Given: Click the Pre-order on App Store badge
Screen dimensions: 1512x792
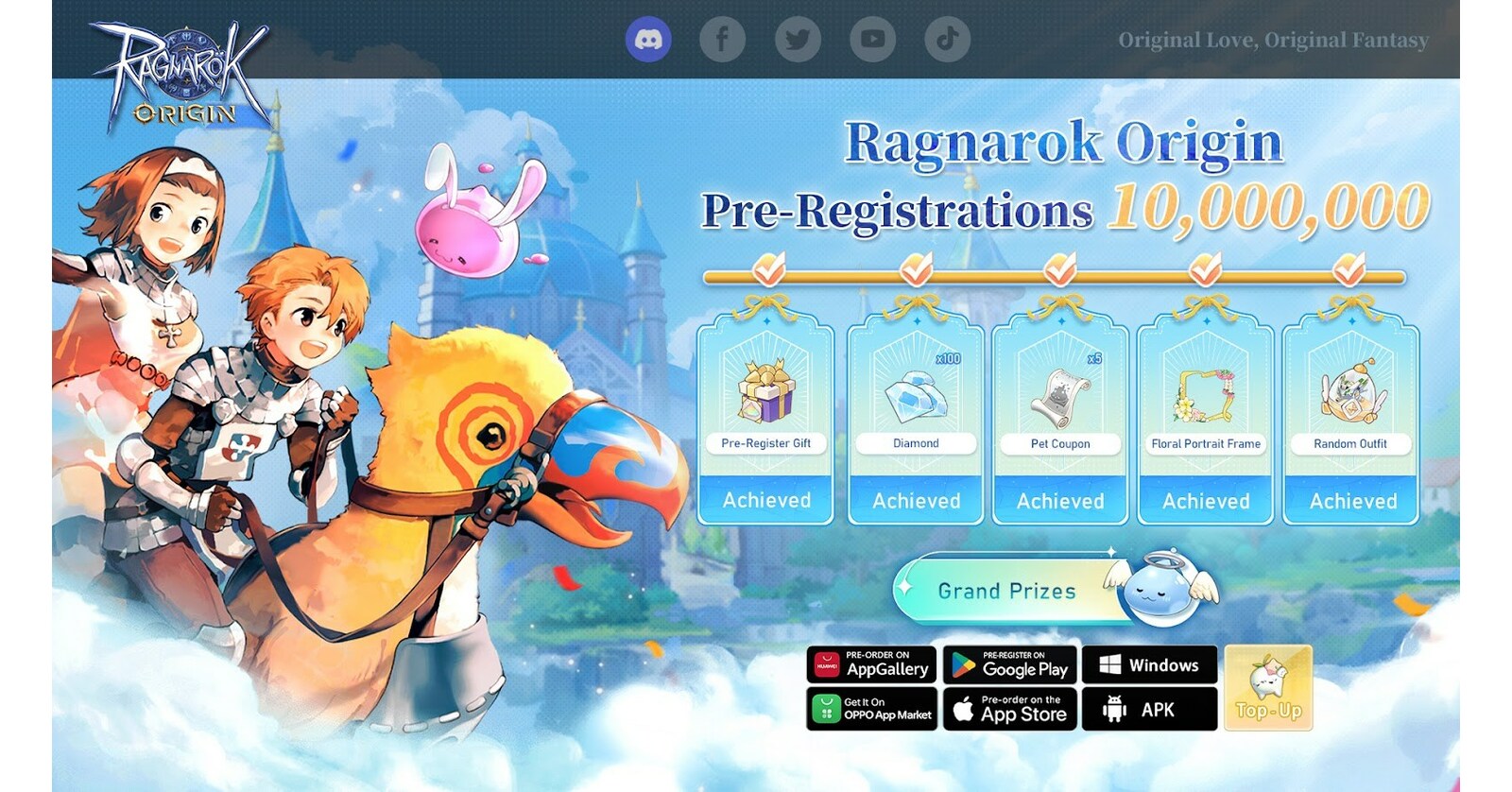Looking at the screenshot, I should click(x=1010, y=708).
